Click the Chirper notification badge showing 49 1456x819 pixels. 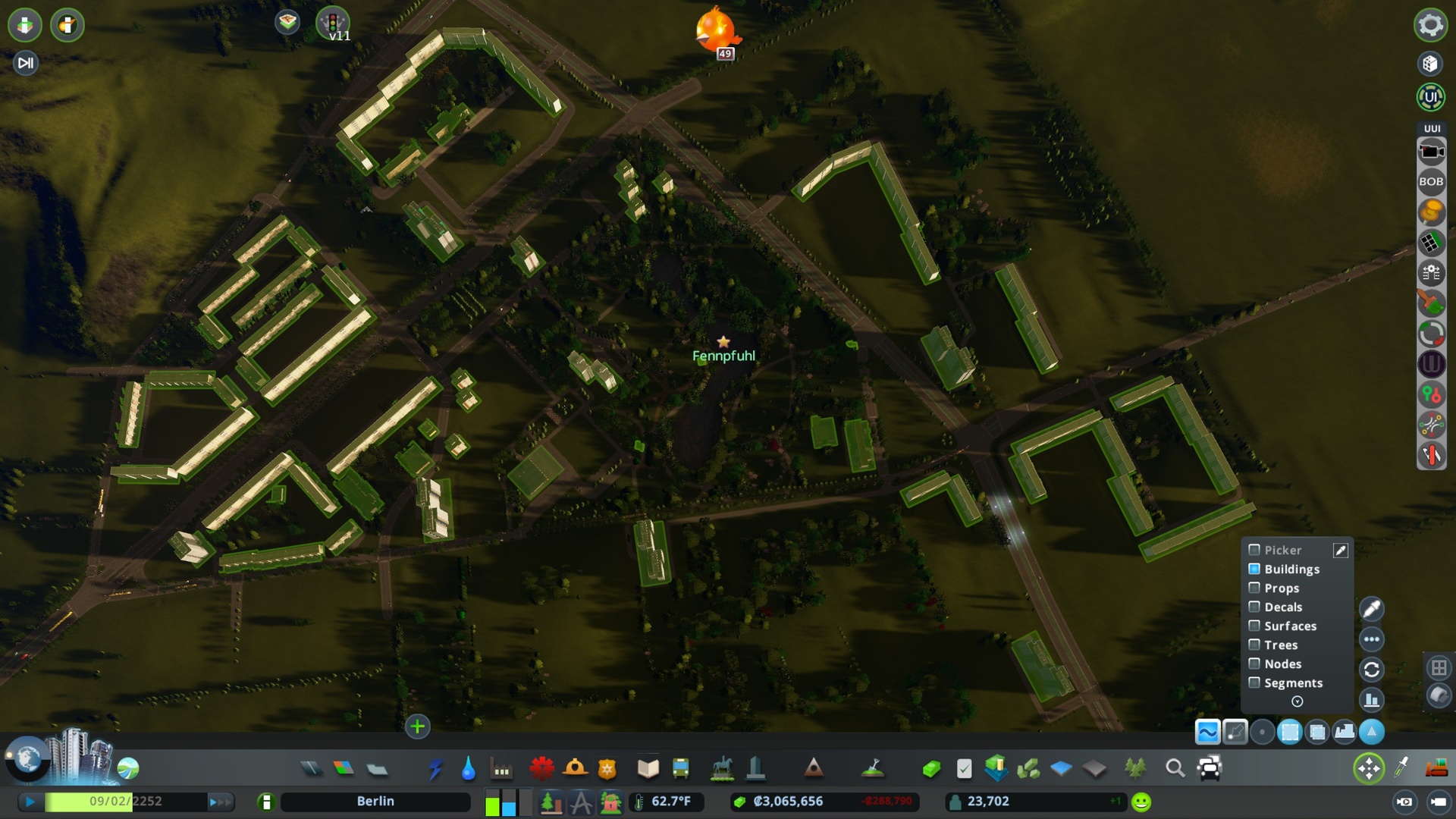(724, 53)
